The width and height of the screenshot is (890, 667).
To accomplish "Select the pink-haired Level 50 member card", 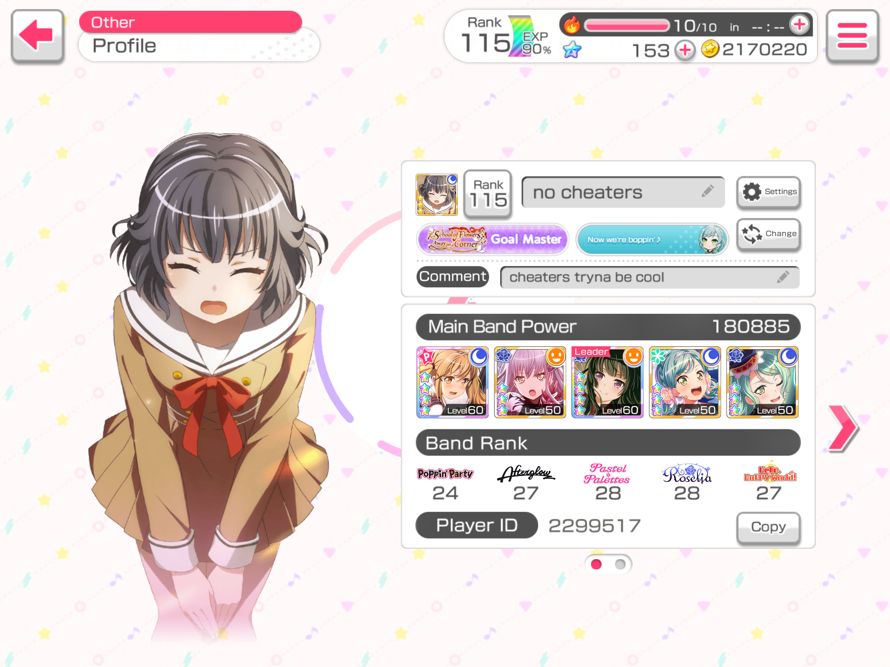I will tap(530, 382).
